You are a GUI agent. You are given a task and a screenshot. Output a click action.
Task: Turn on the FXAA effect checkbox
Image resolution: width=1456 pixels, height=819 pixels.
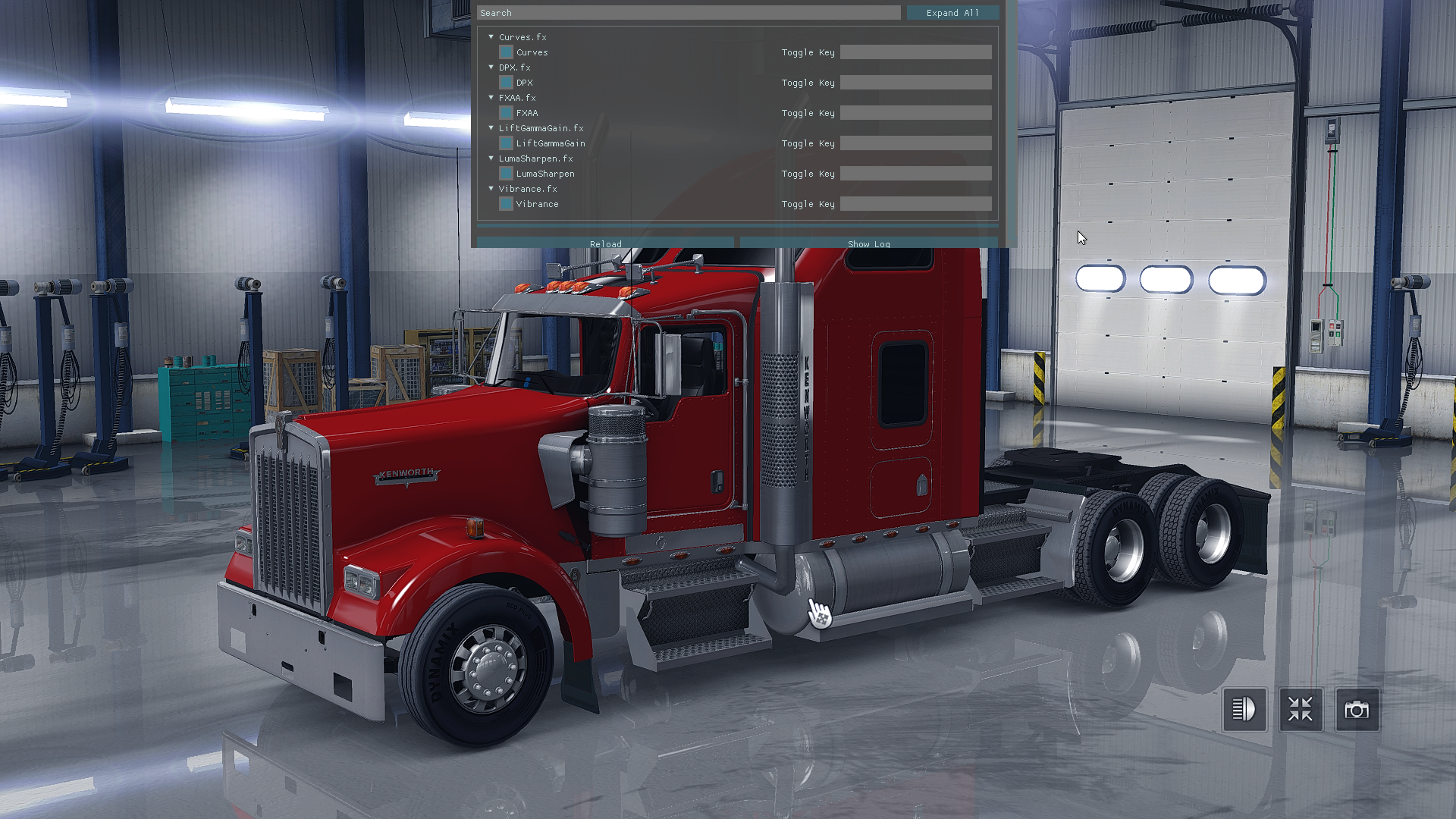click(x=506, y=113)
